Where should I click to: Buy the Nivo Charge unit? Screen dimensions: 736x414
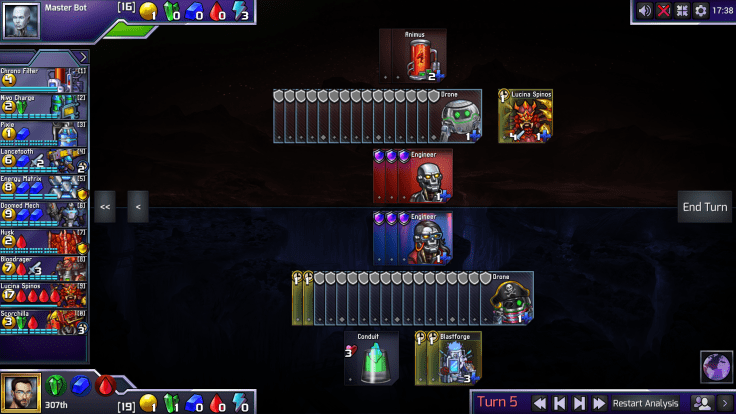coord(44,105)
